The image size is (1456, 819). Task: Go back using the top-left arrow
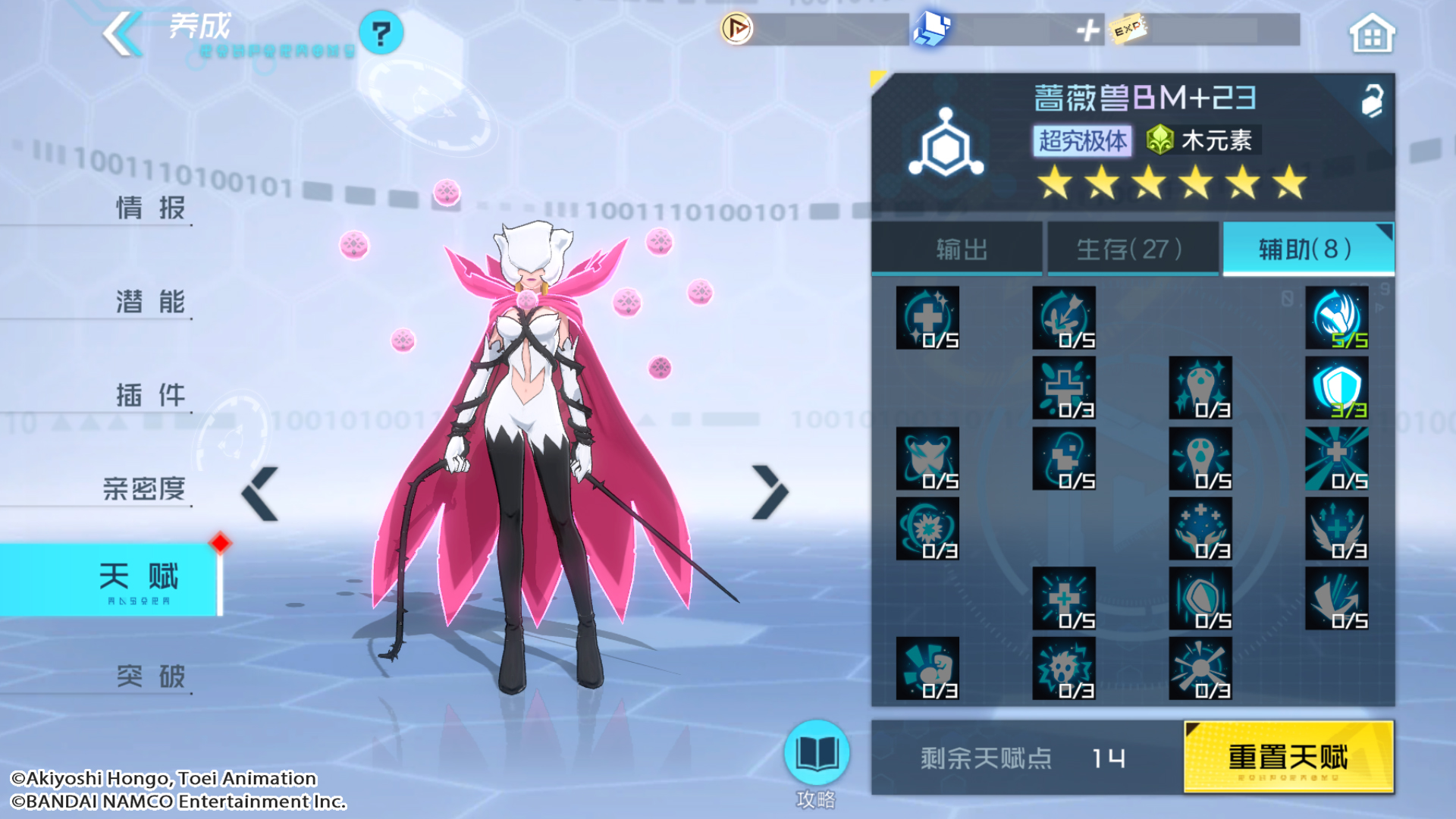pyautogui.click(x=122, y=33)
